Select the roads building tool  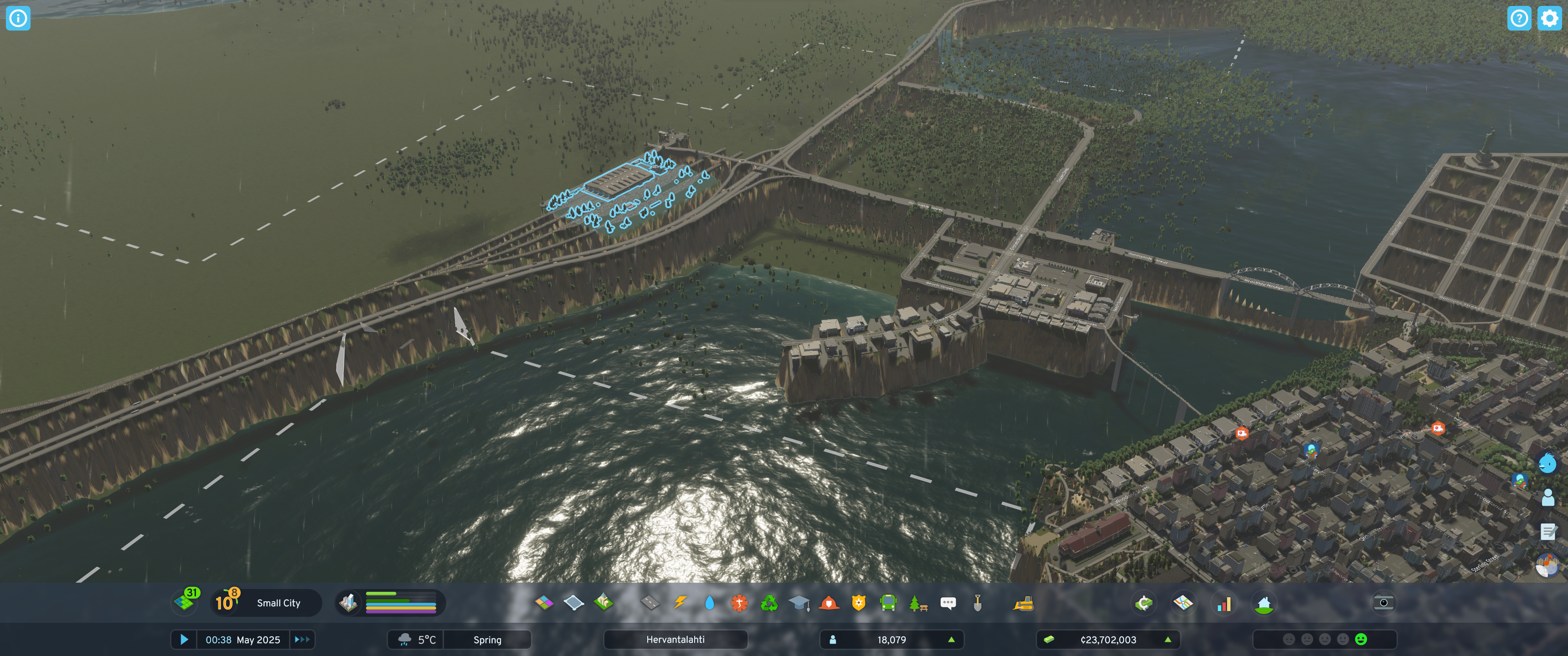650,603
